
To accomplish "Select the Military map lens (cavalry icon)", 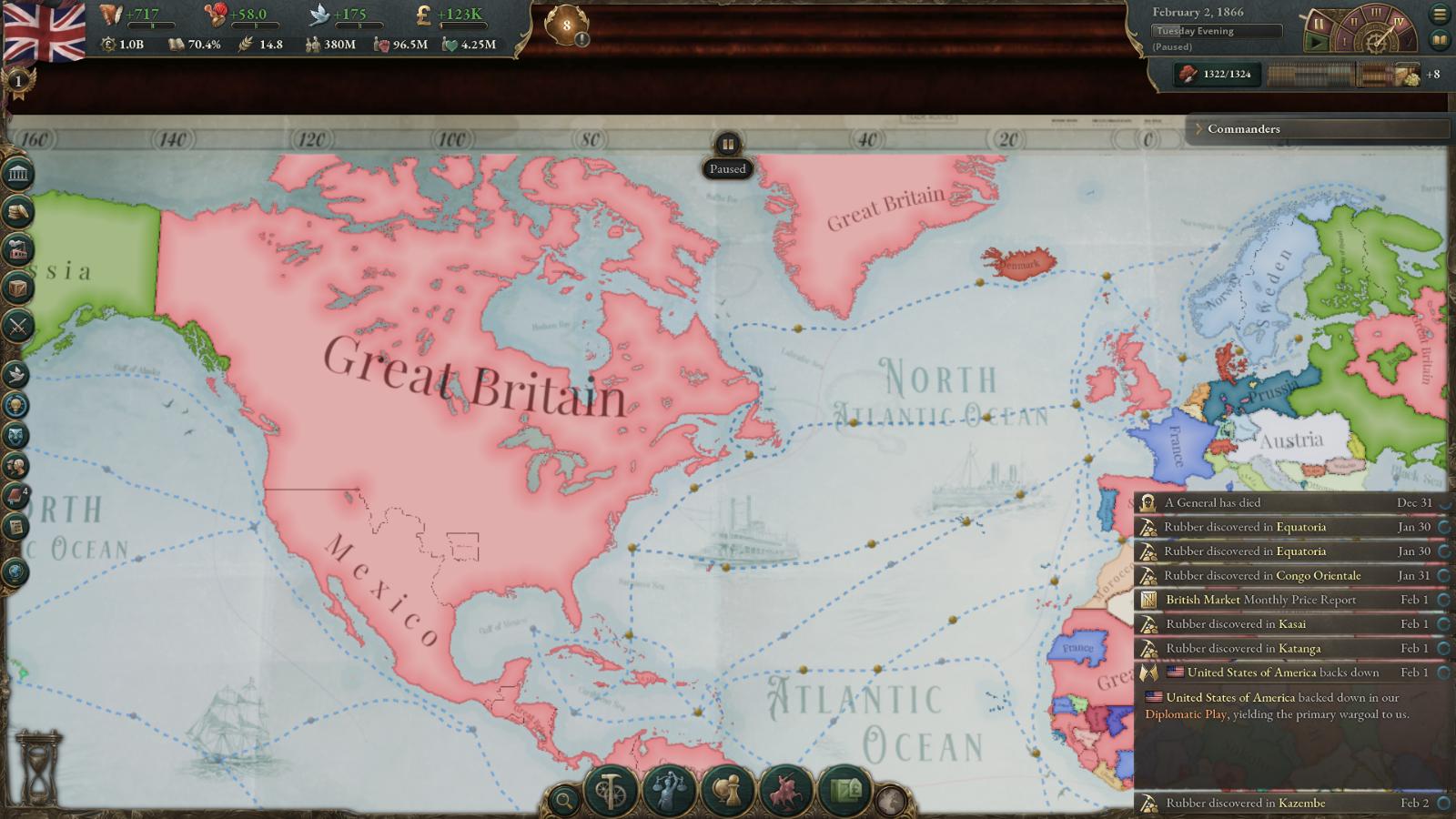I will [x=786, y=794].
